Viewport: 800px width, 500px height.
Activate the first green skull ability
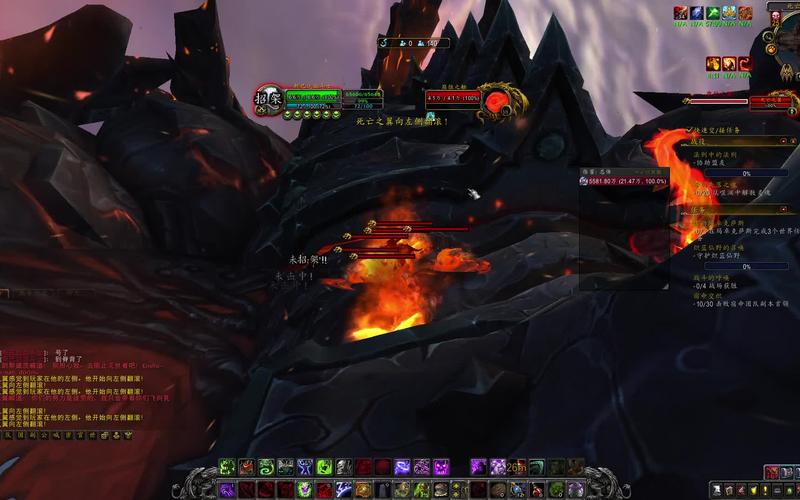(x=227, y=467)
